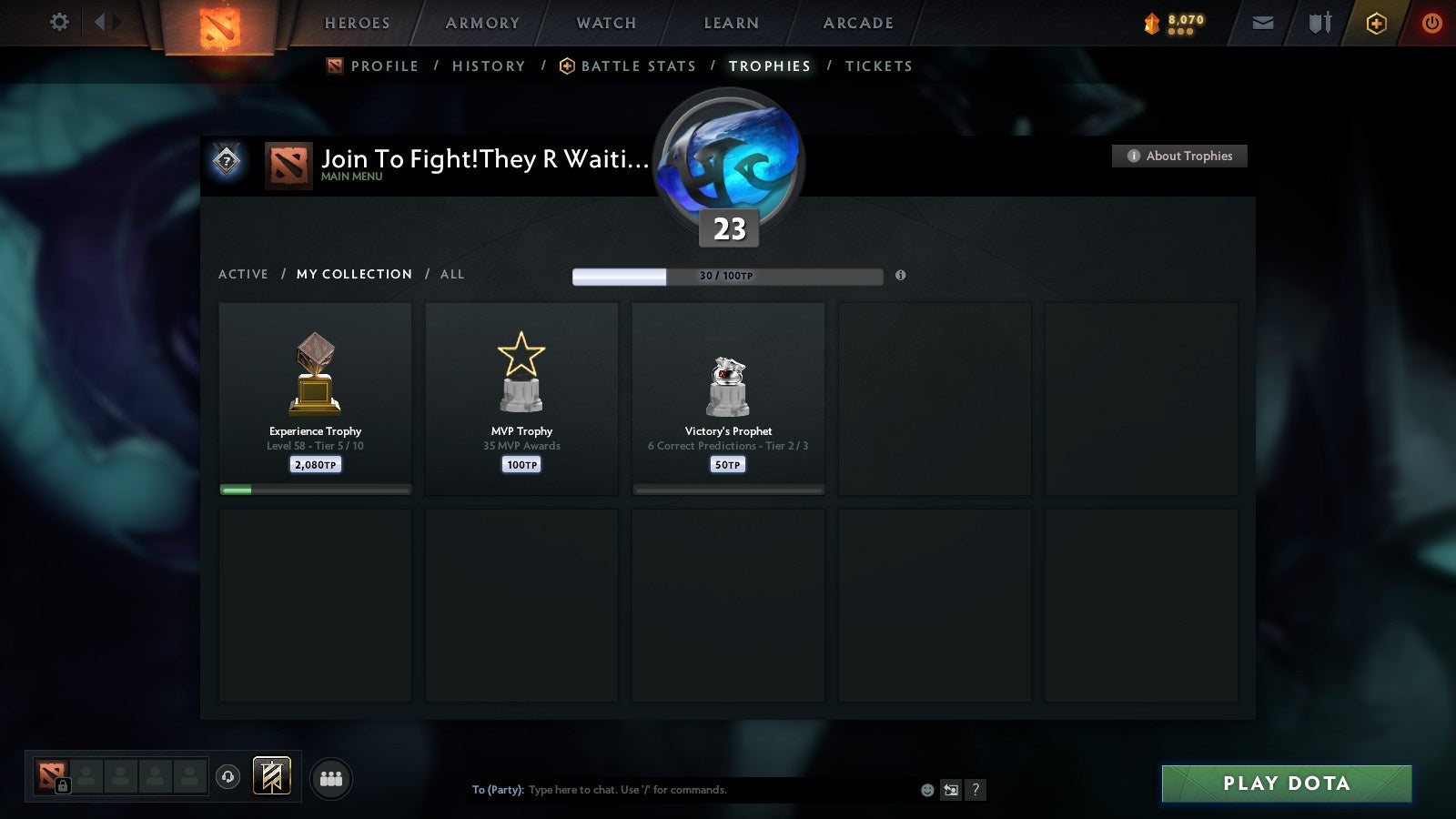This screenshot has height=819, width=1456.
Task: Click the 30/100TP progress bar
Action: pos(727,276)
